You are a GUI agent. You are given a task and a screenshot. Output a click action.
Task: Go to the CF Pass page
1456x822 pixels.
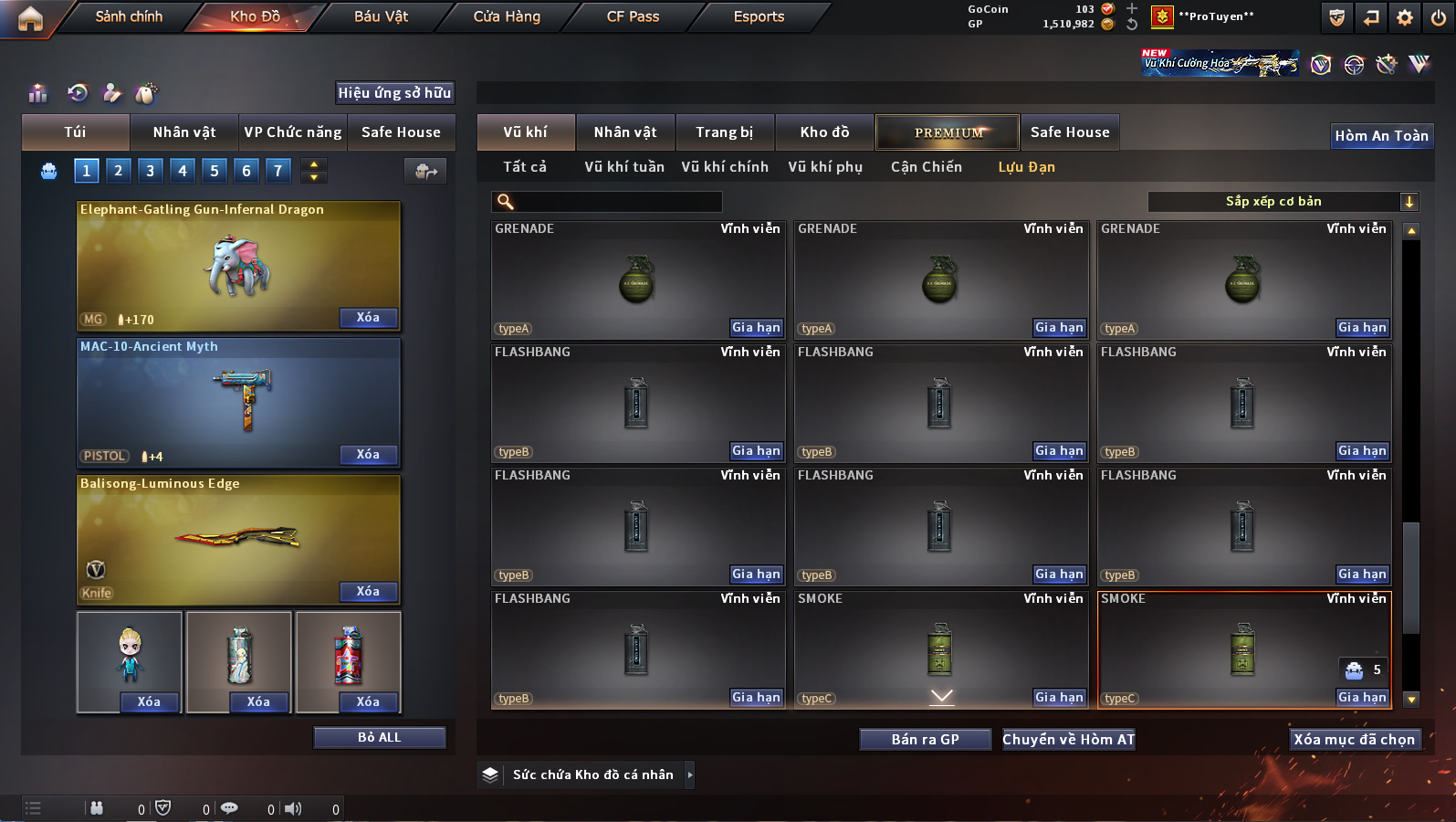pyautogui.click(x=633, y=16)
